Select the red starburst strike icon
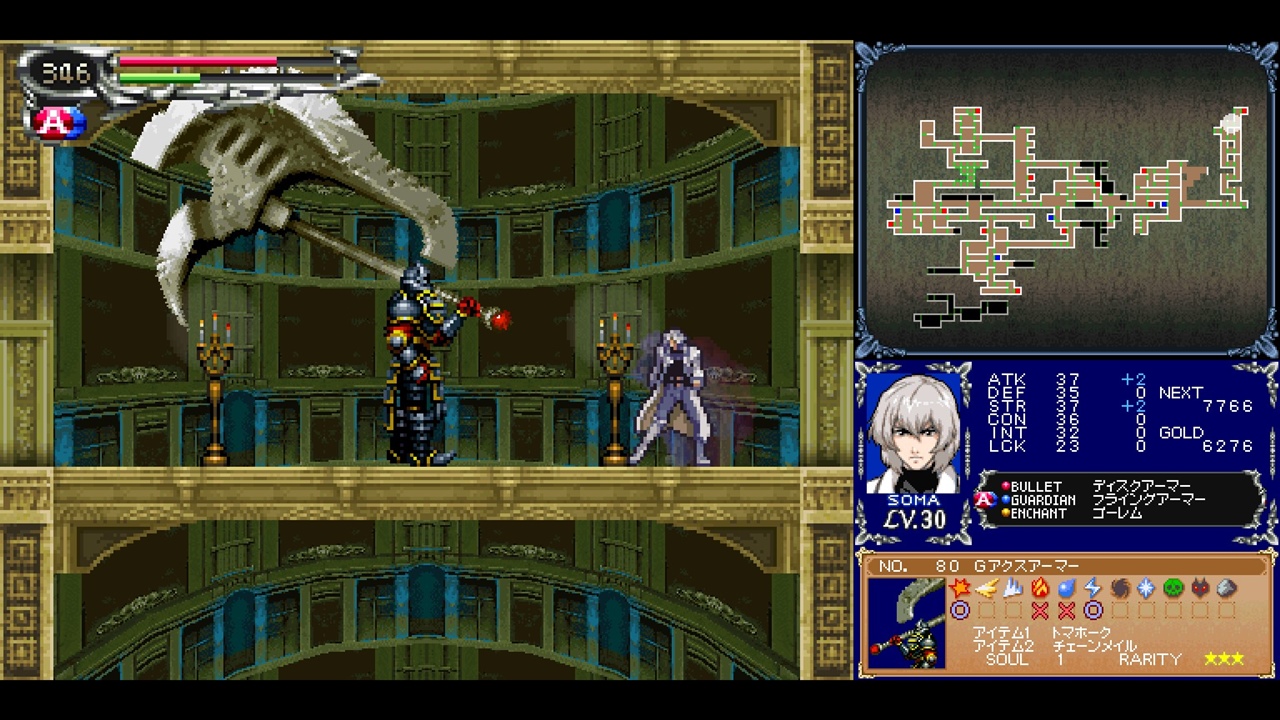The image size is (1280, 720). pos(960,588)
